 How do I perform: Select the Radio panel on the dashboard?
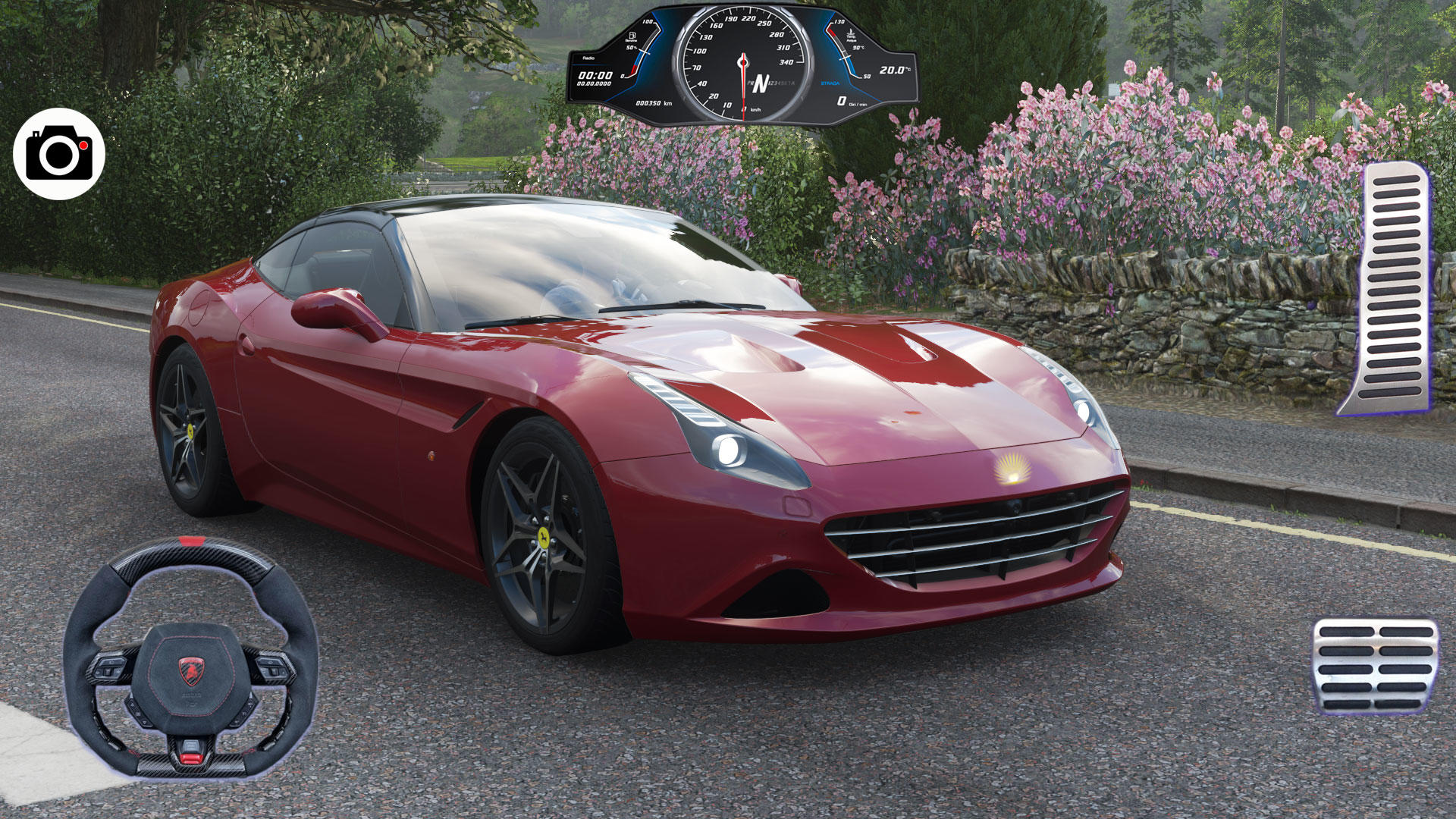pos(590,58)
